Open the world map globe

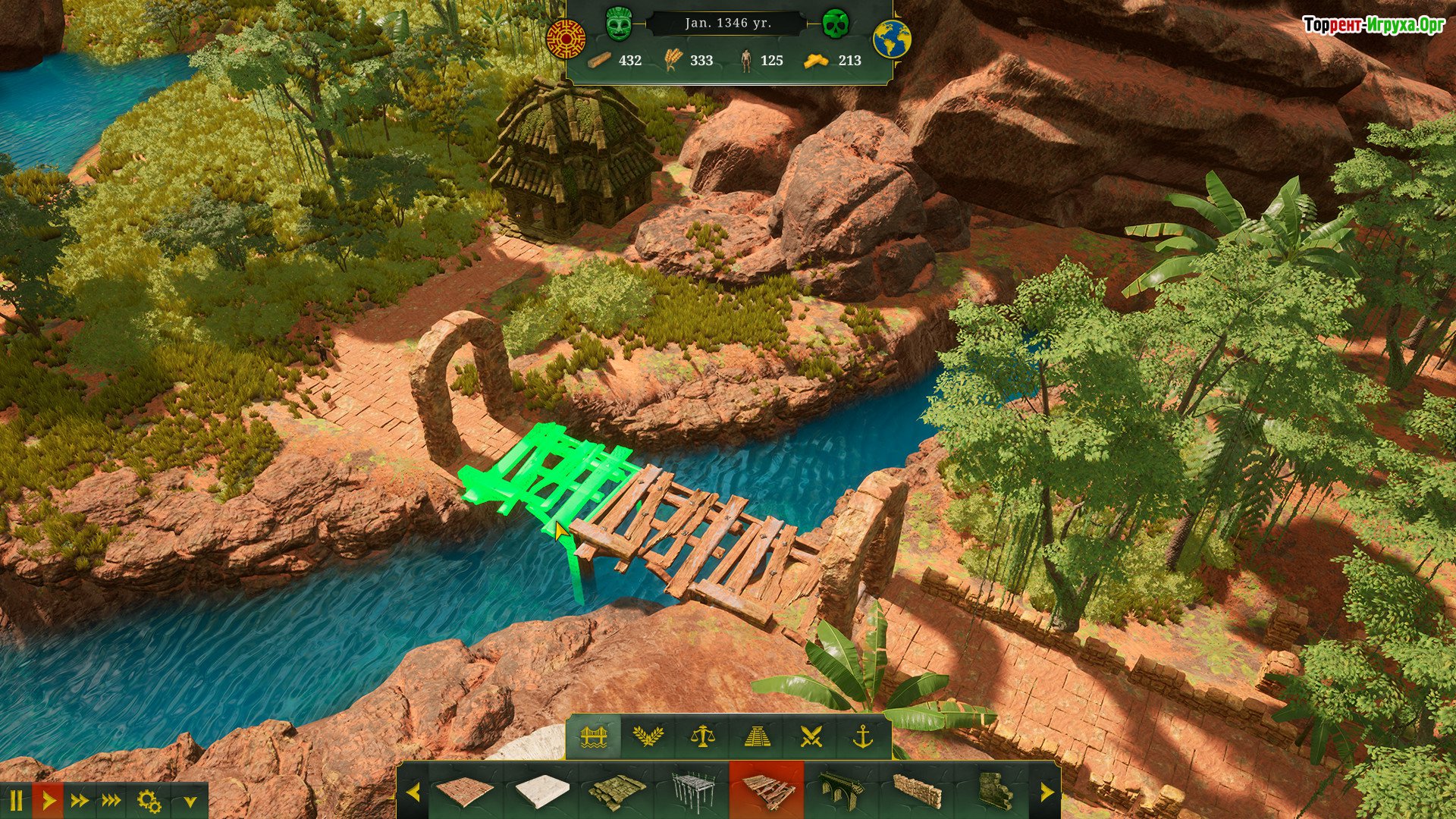(x=892, y=39)
